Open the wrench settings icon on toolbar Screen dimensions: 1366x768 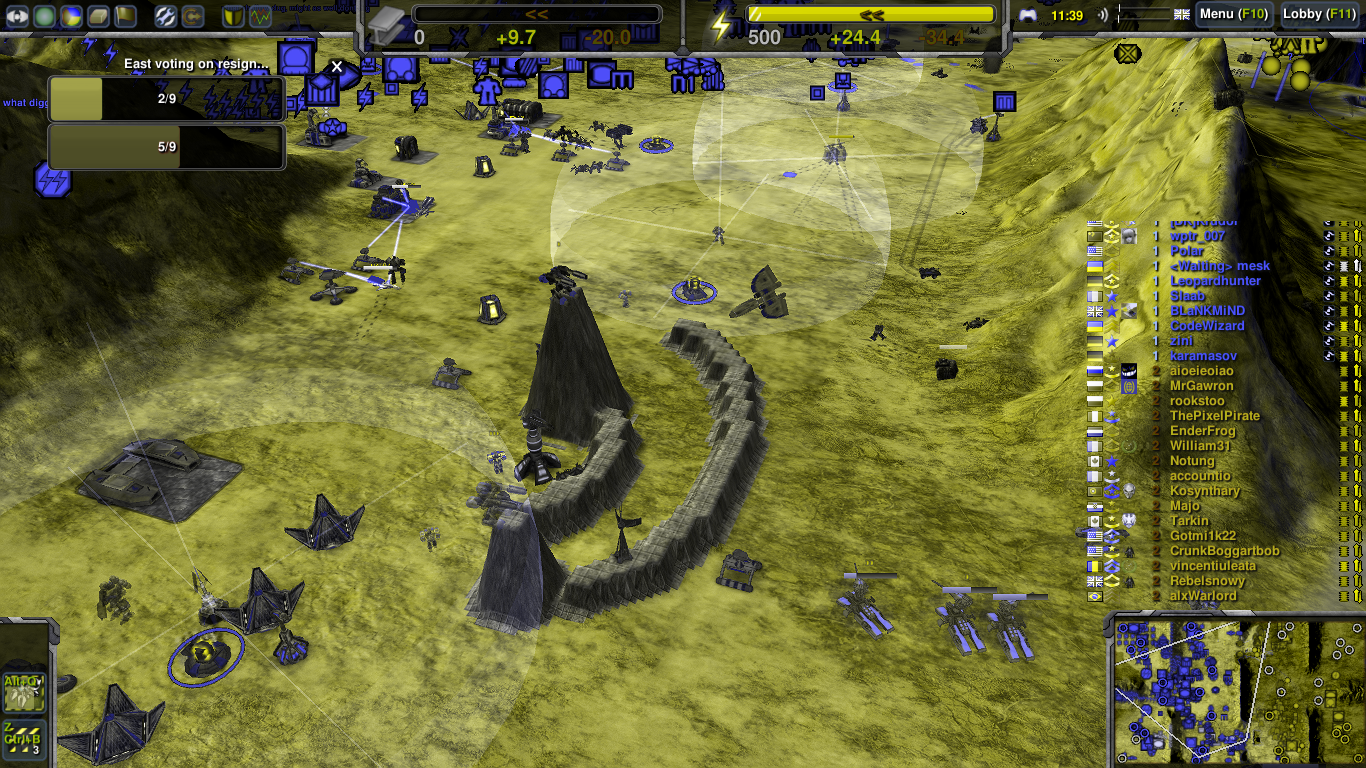(166, 16)
